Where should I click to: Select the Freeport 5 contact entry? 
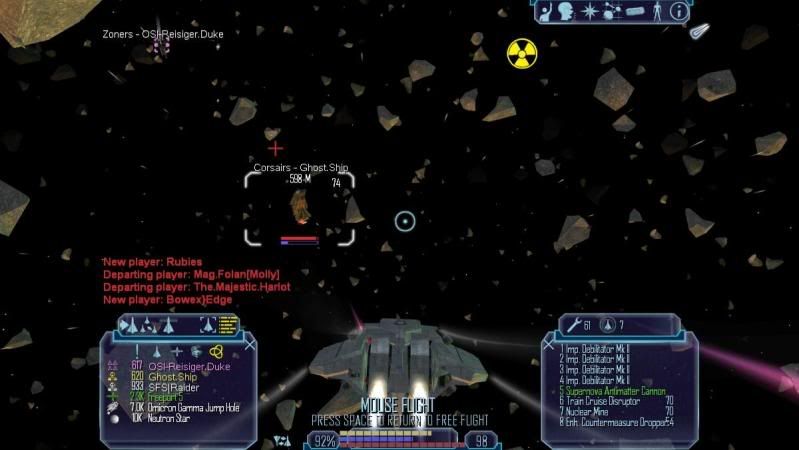pyautogui.click(x=163, y=396)
